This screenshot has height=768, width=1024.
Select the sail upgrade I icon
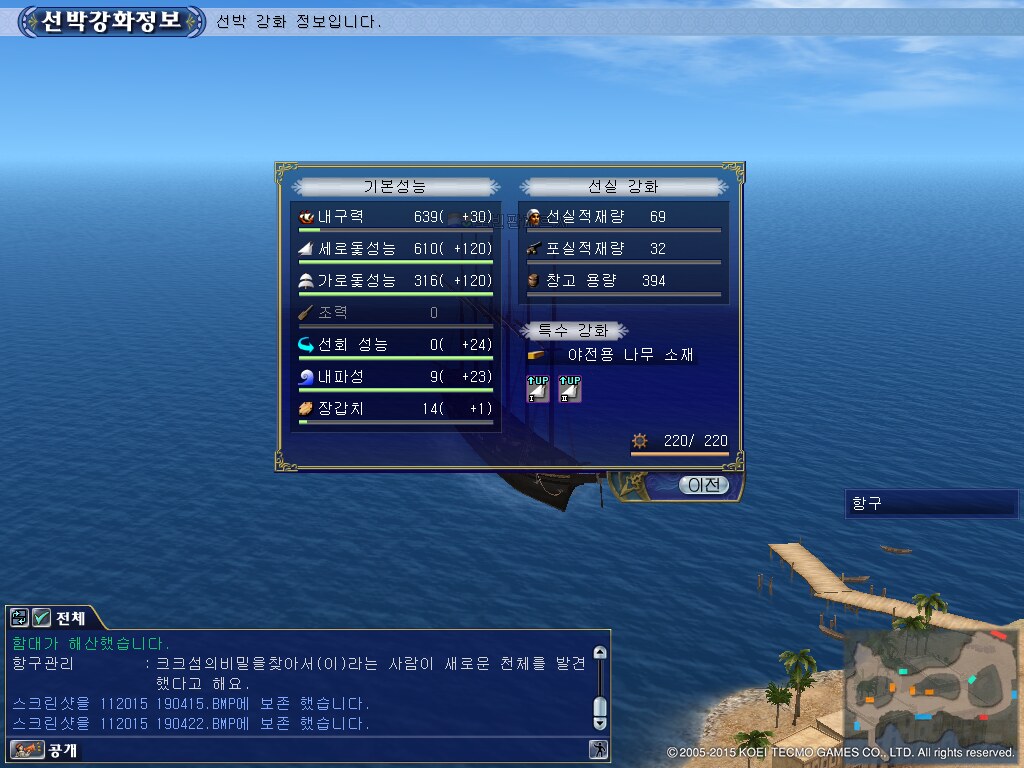point(539,389)
